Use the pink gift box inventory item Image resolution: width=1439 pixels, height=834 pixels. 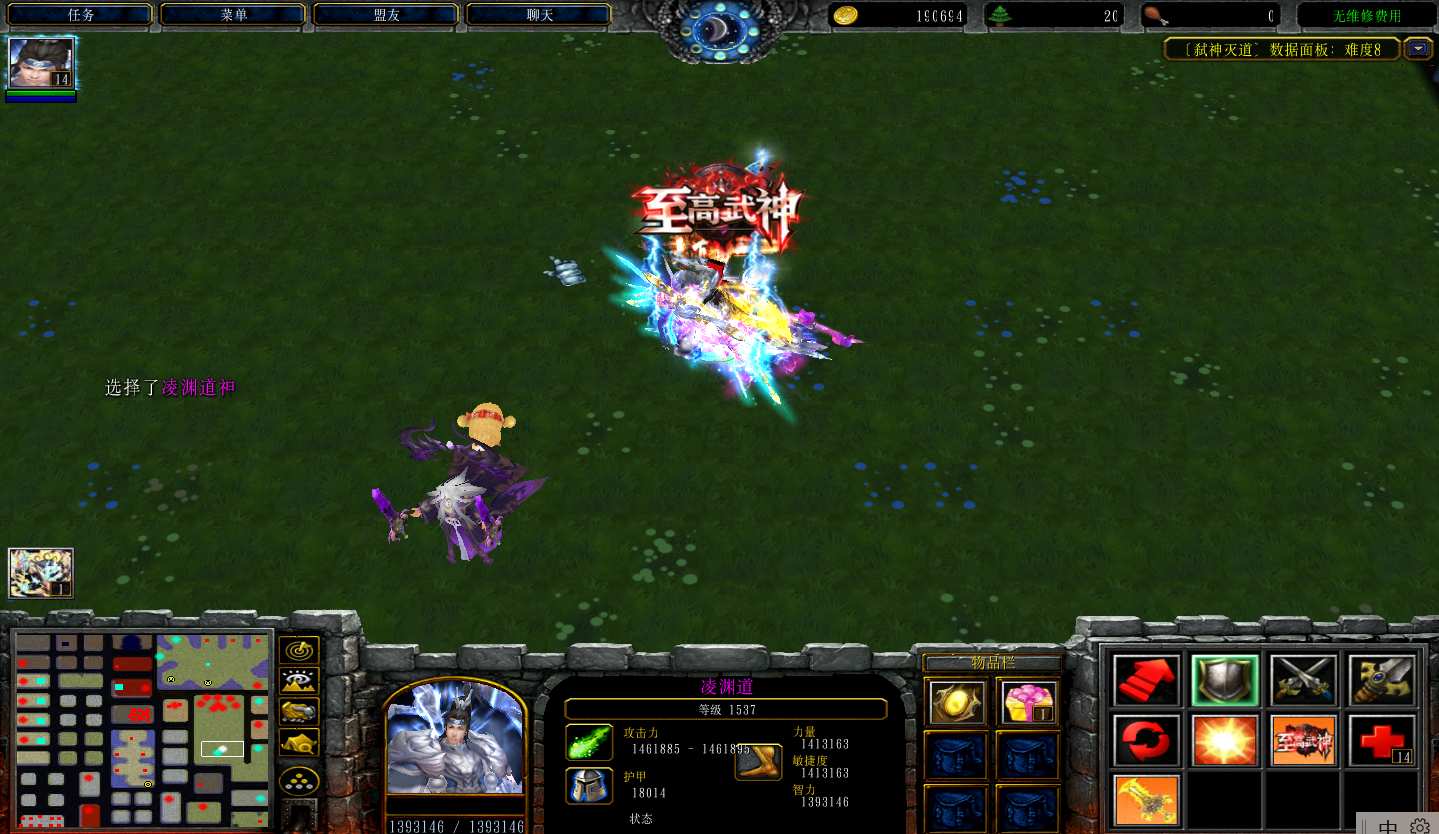(x=1027, y=702)
